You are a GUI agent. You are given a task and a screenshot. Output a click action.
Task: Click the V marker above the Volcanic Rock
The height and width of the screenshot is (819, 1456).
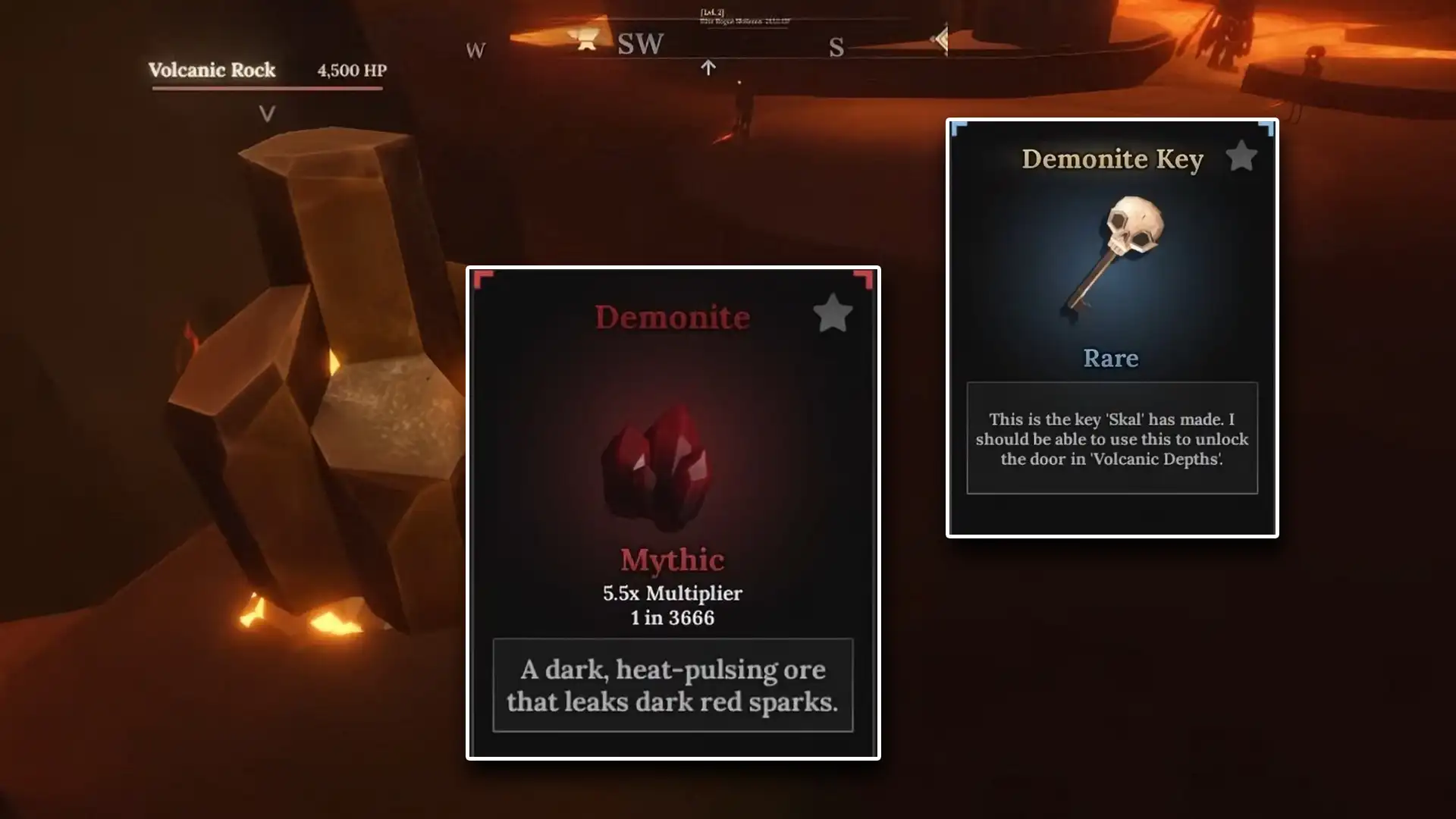pos(266,114)
